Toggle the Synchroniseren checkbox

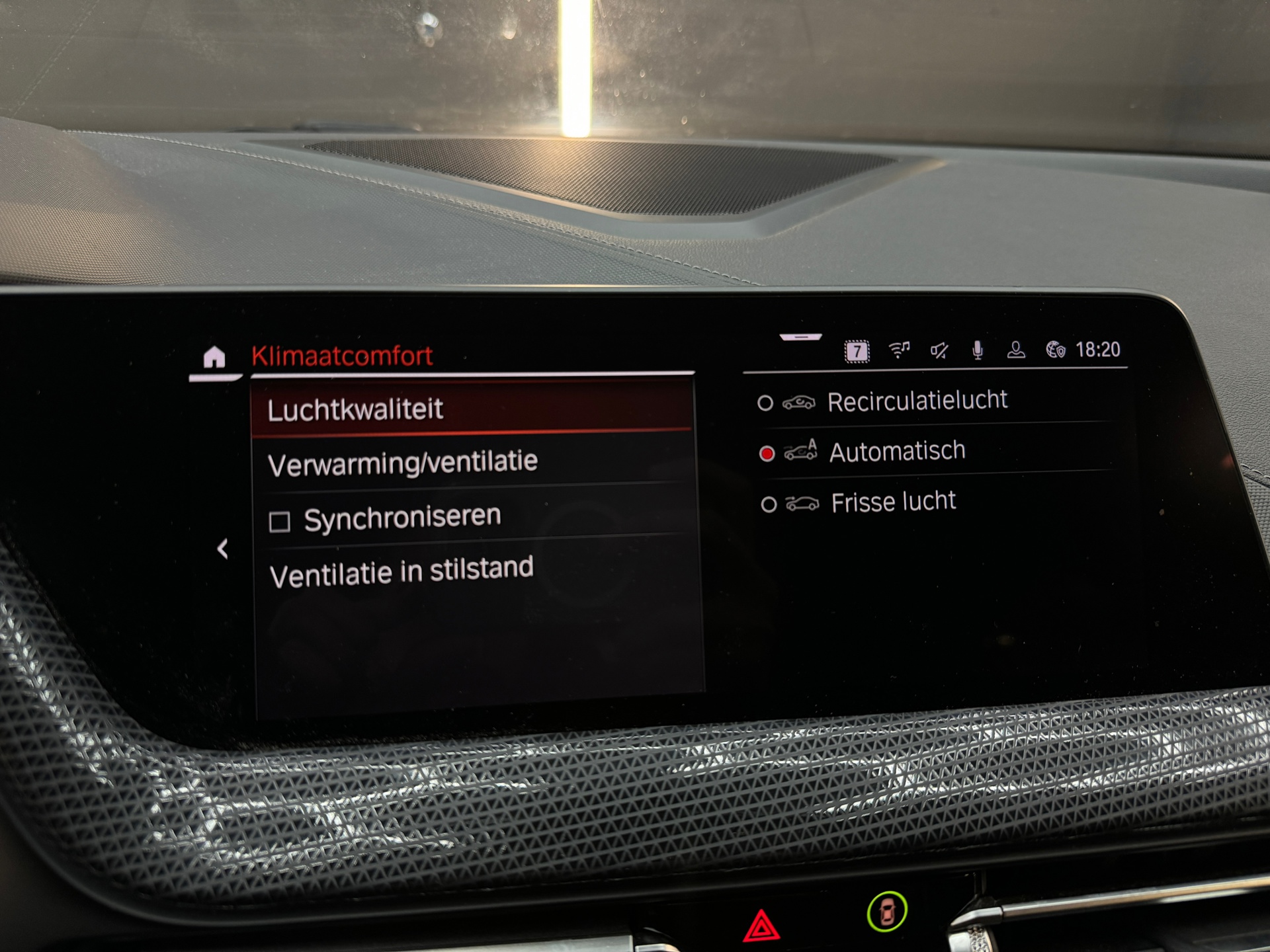(280, 522)
